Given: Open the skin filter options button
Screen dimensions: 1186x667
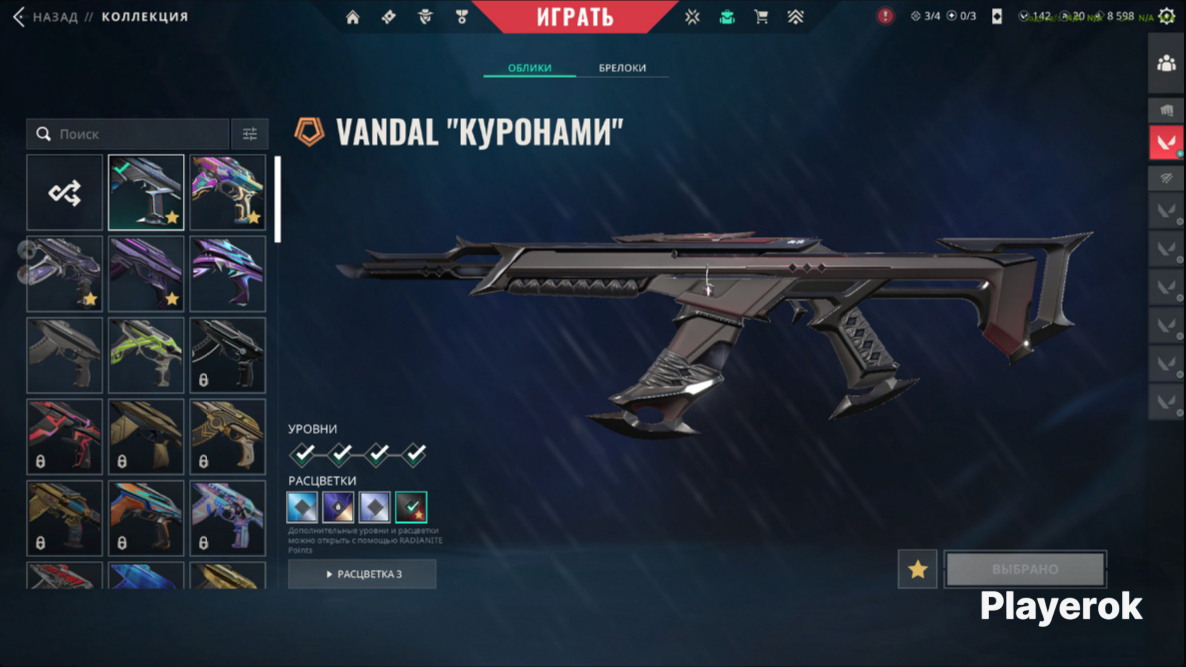Looking at the screenshot, I should coord(249,134).
